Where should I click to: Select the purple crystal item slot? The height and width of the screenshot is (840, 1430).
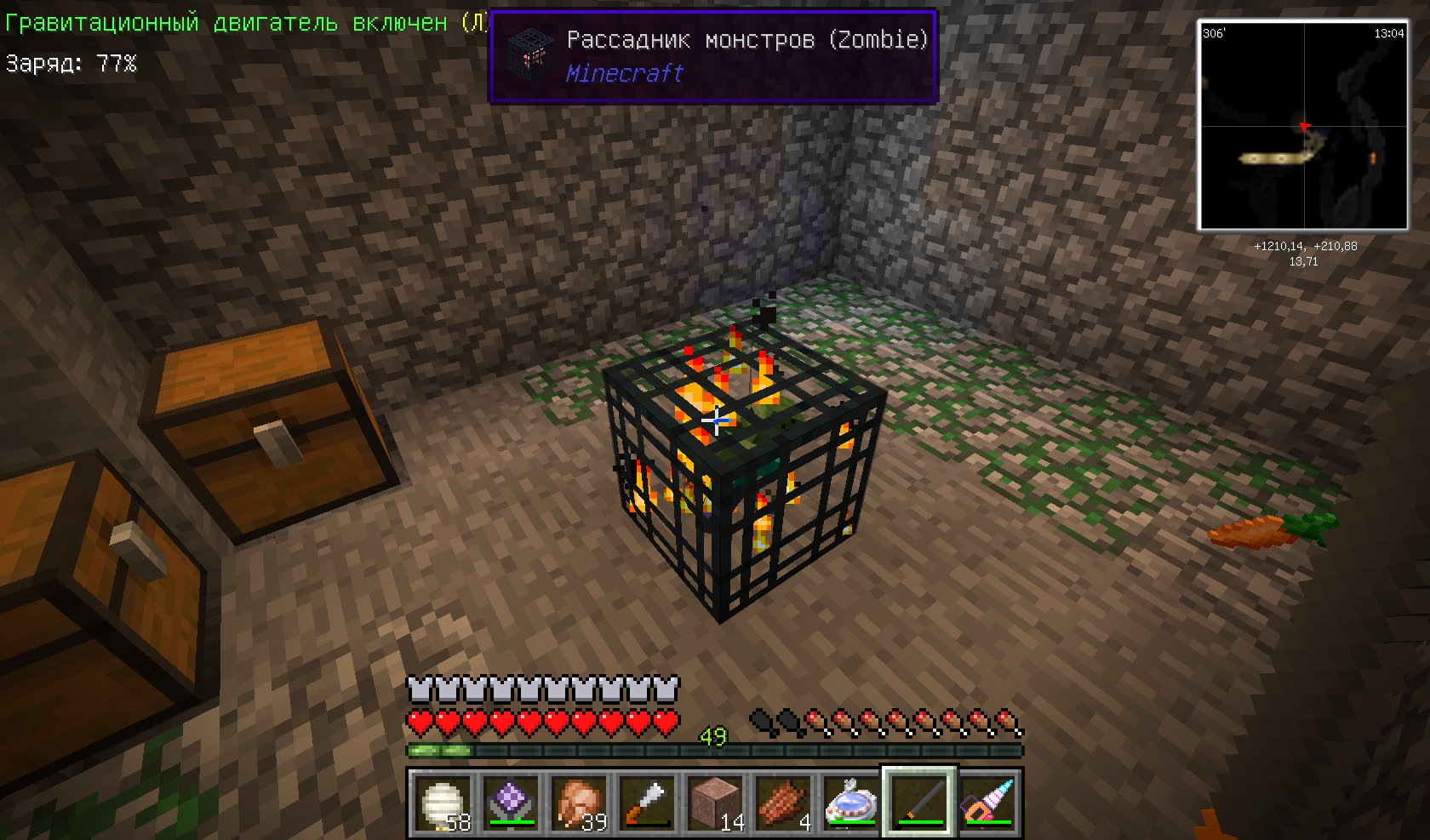(x=510, y=803)
